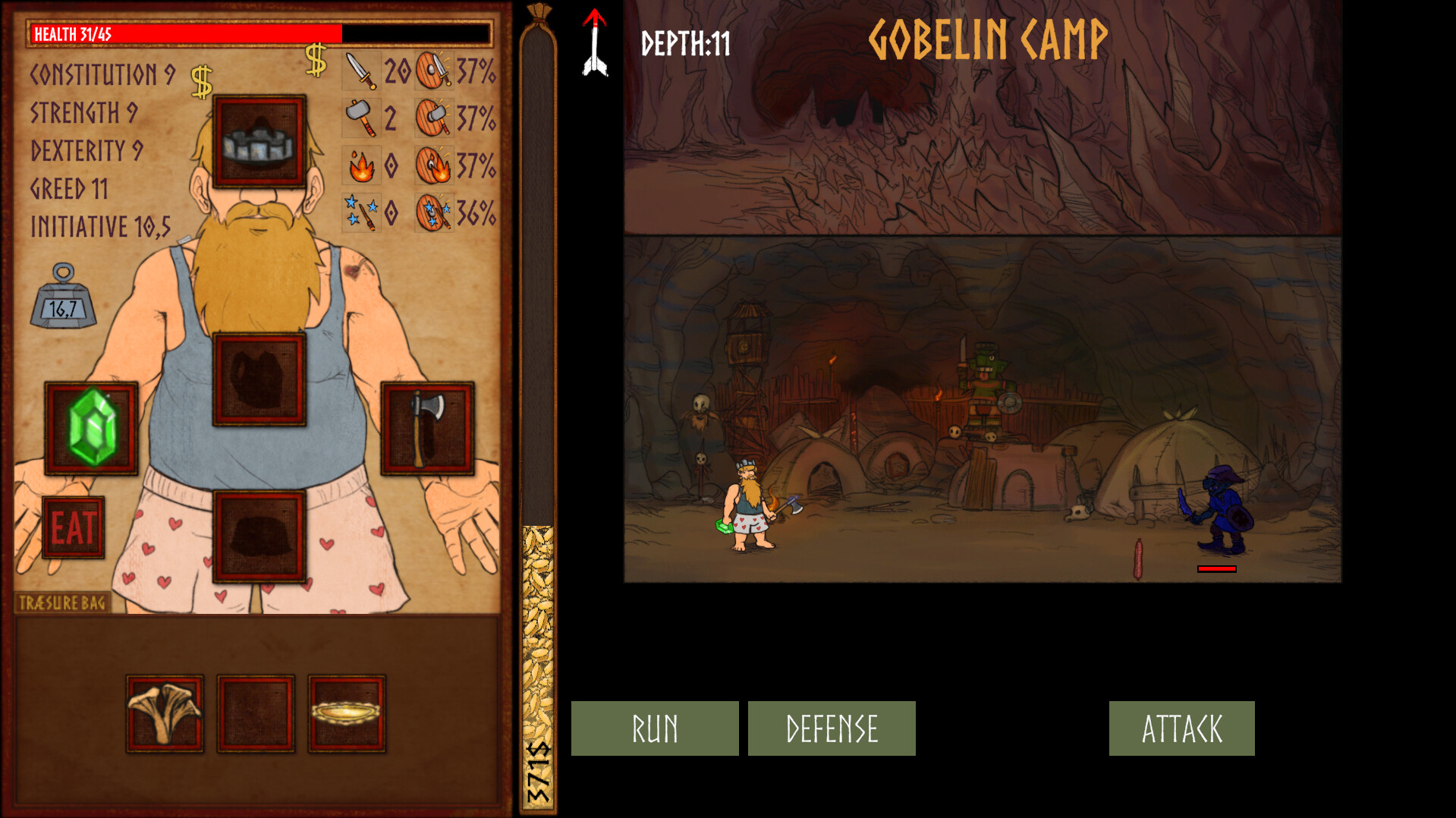The width and height of the screenshot is (1456, 818).
Task: Click the RUN button
Action: tap(654, 728)
